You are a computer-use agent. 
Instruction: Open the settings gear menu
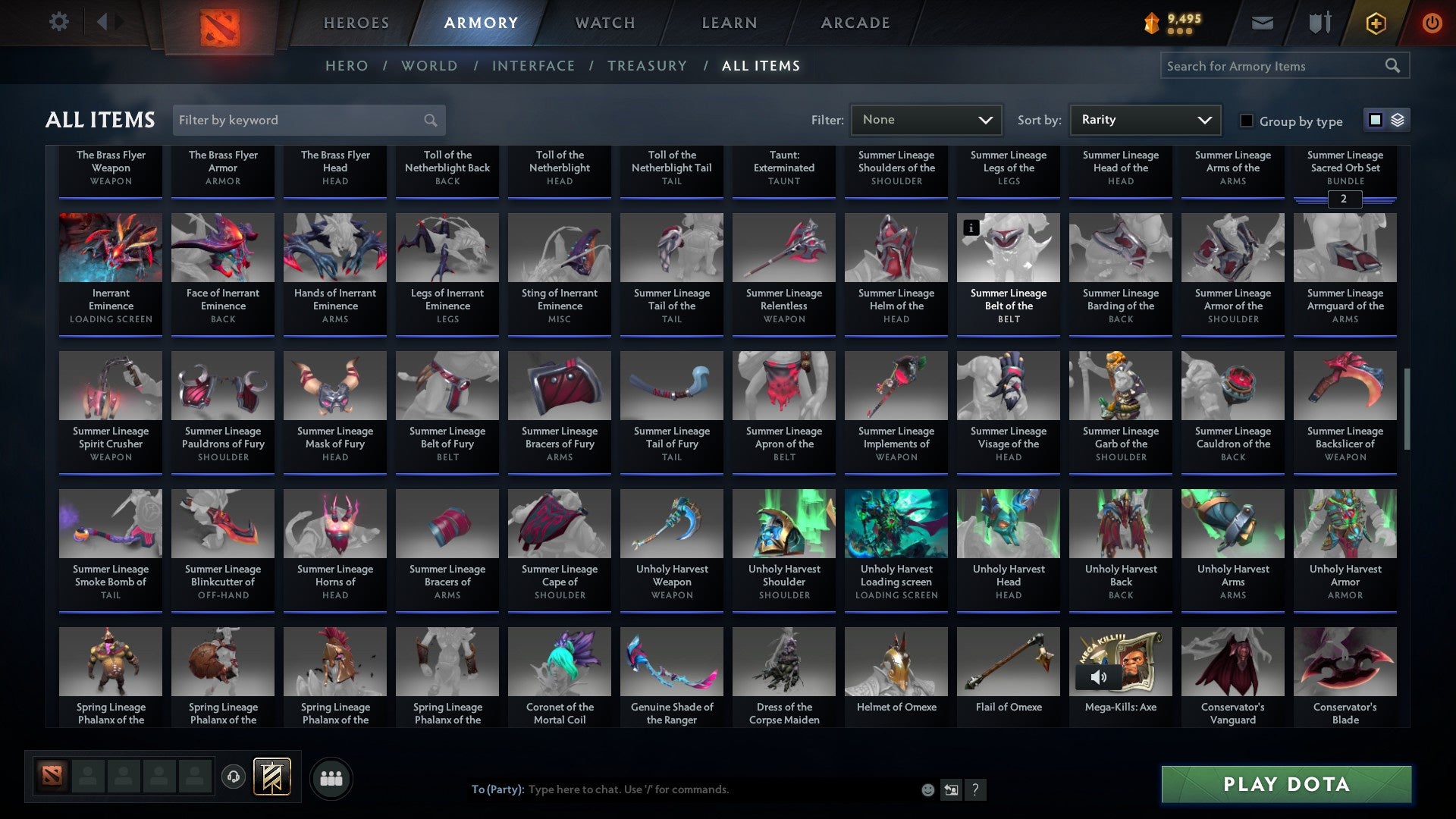(58, 22)
